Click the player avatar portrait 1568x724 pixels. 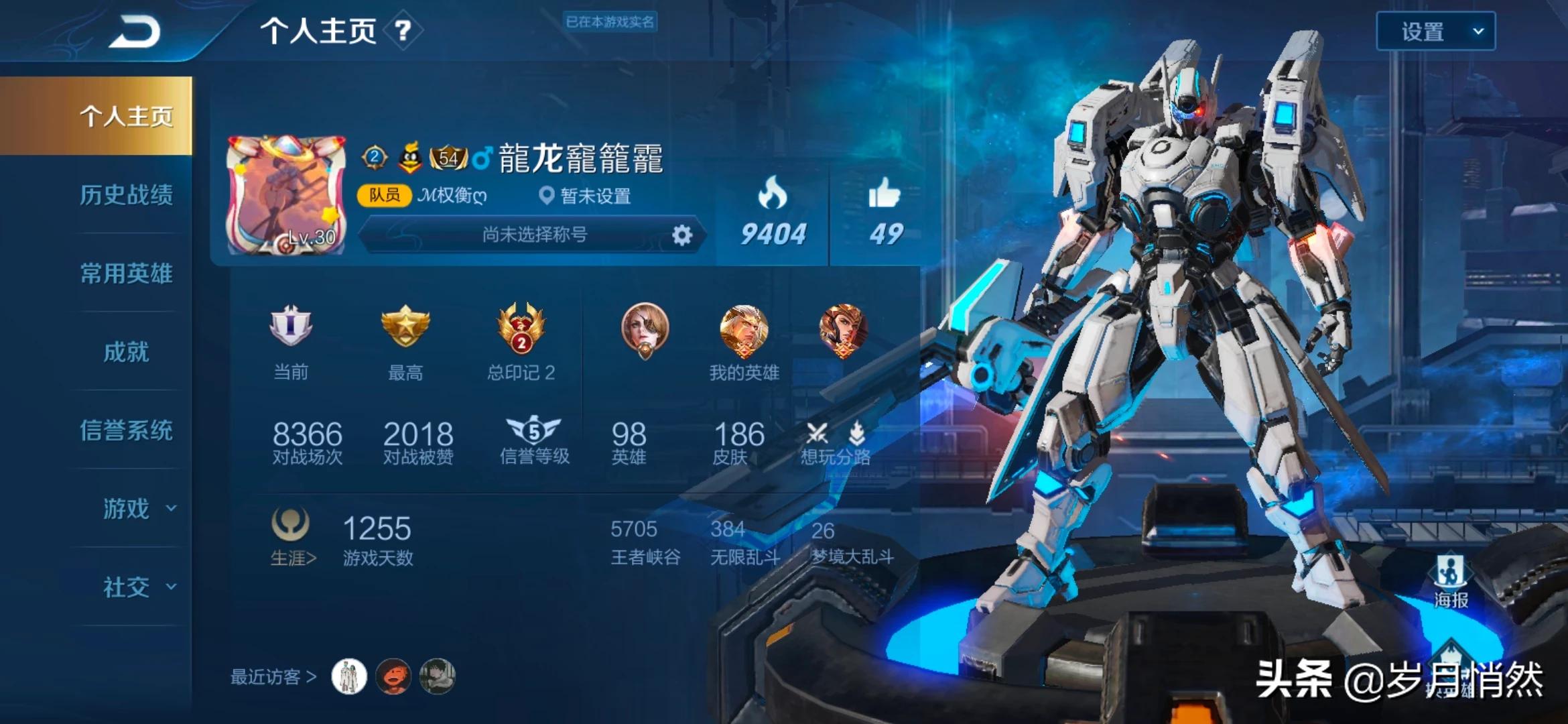(x=286, y=195)
